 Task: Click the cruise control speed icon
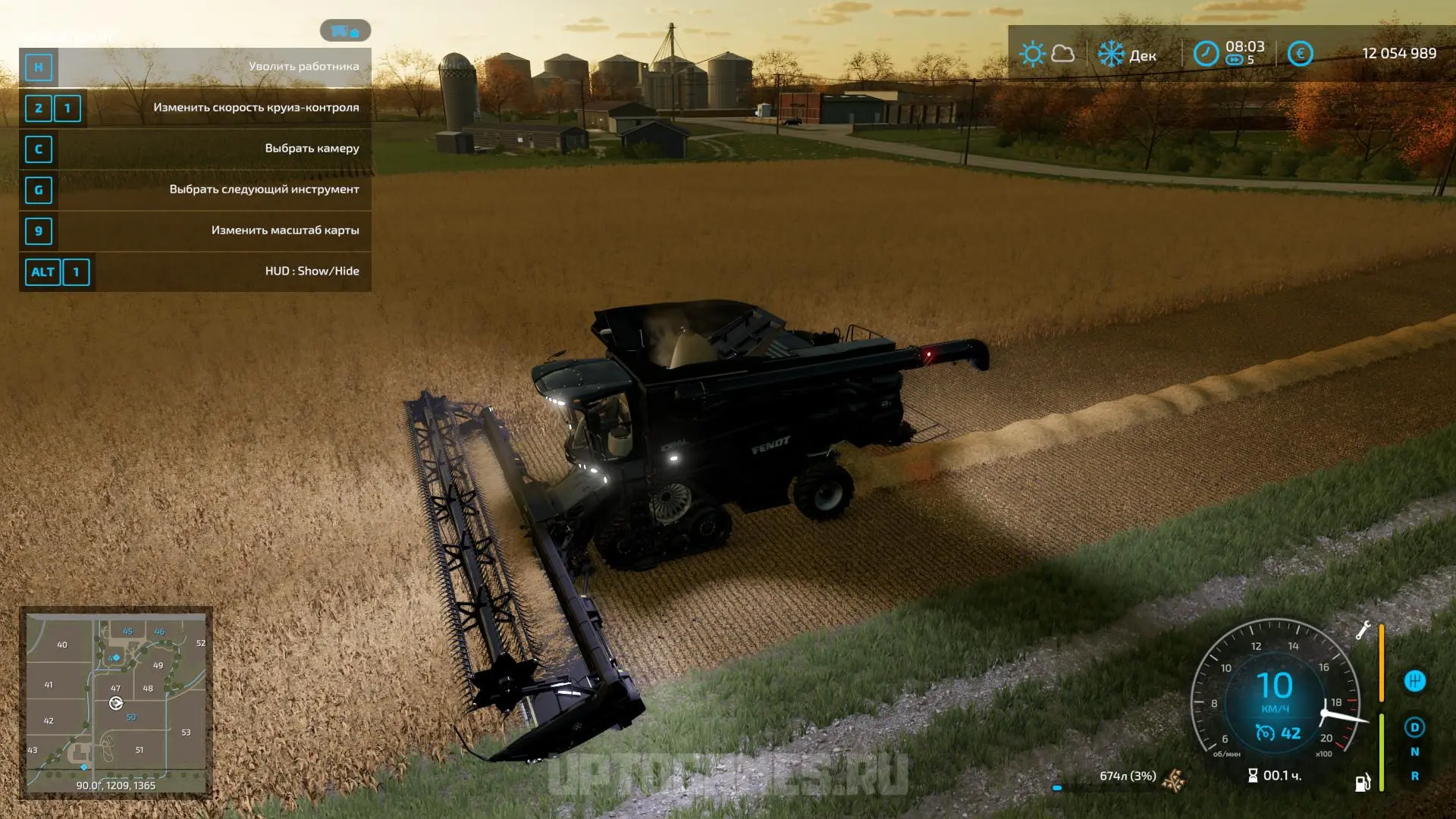point(1264,733)
